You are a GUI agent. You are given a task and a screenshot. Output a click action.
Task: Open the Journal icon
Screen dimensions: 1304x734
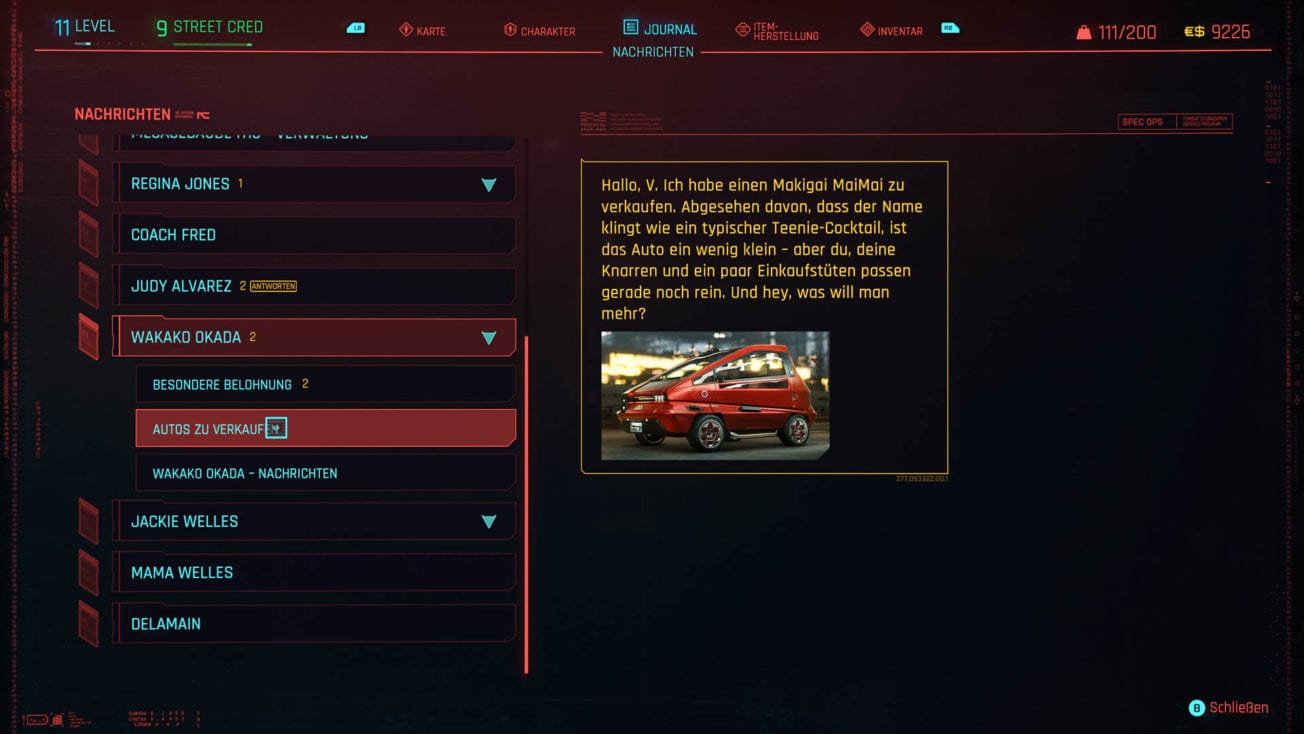pyautogui.click(x=628, y=29)
